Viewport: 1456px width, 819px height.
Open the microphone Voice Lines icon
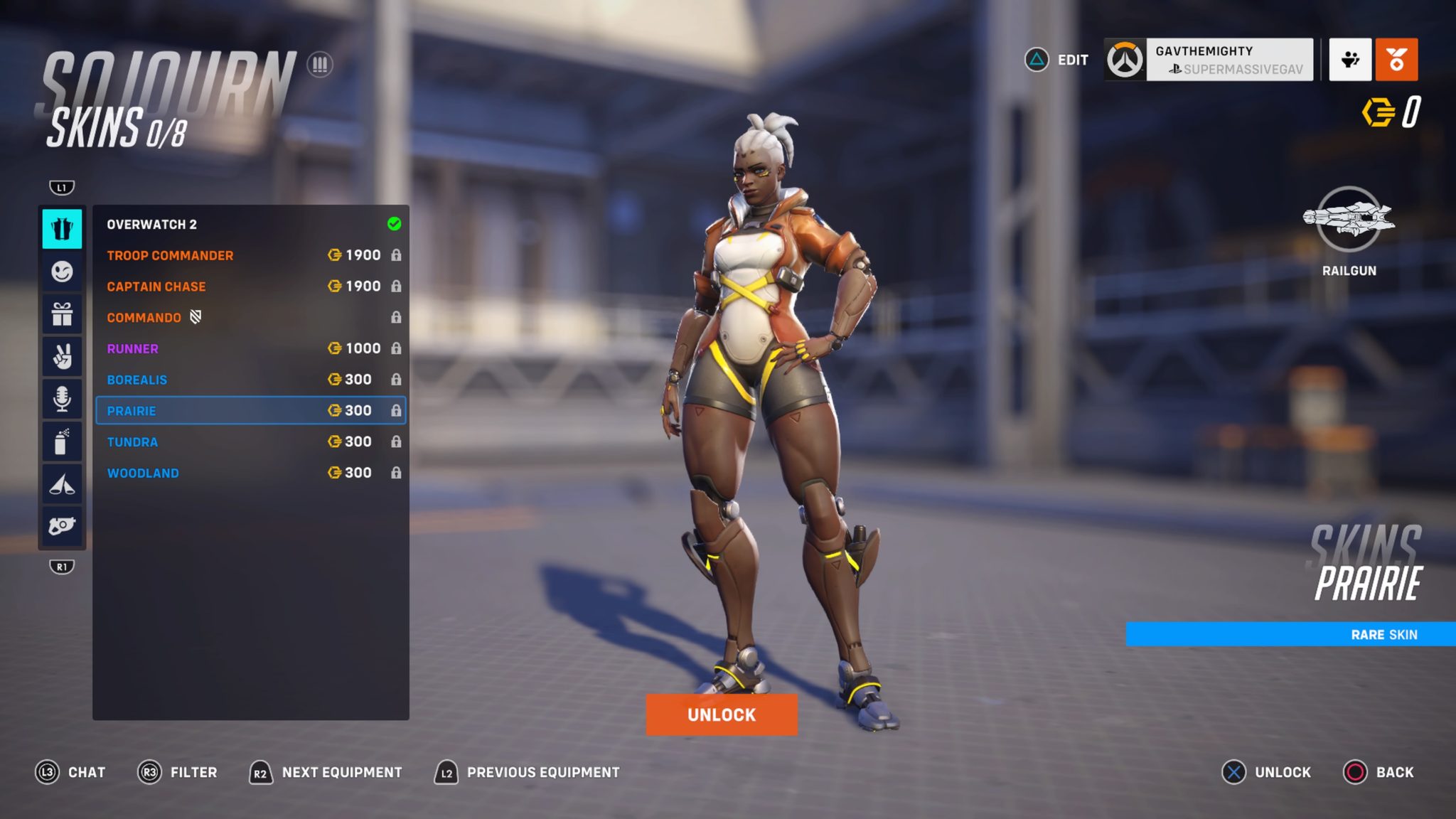pos(63,399)
